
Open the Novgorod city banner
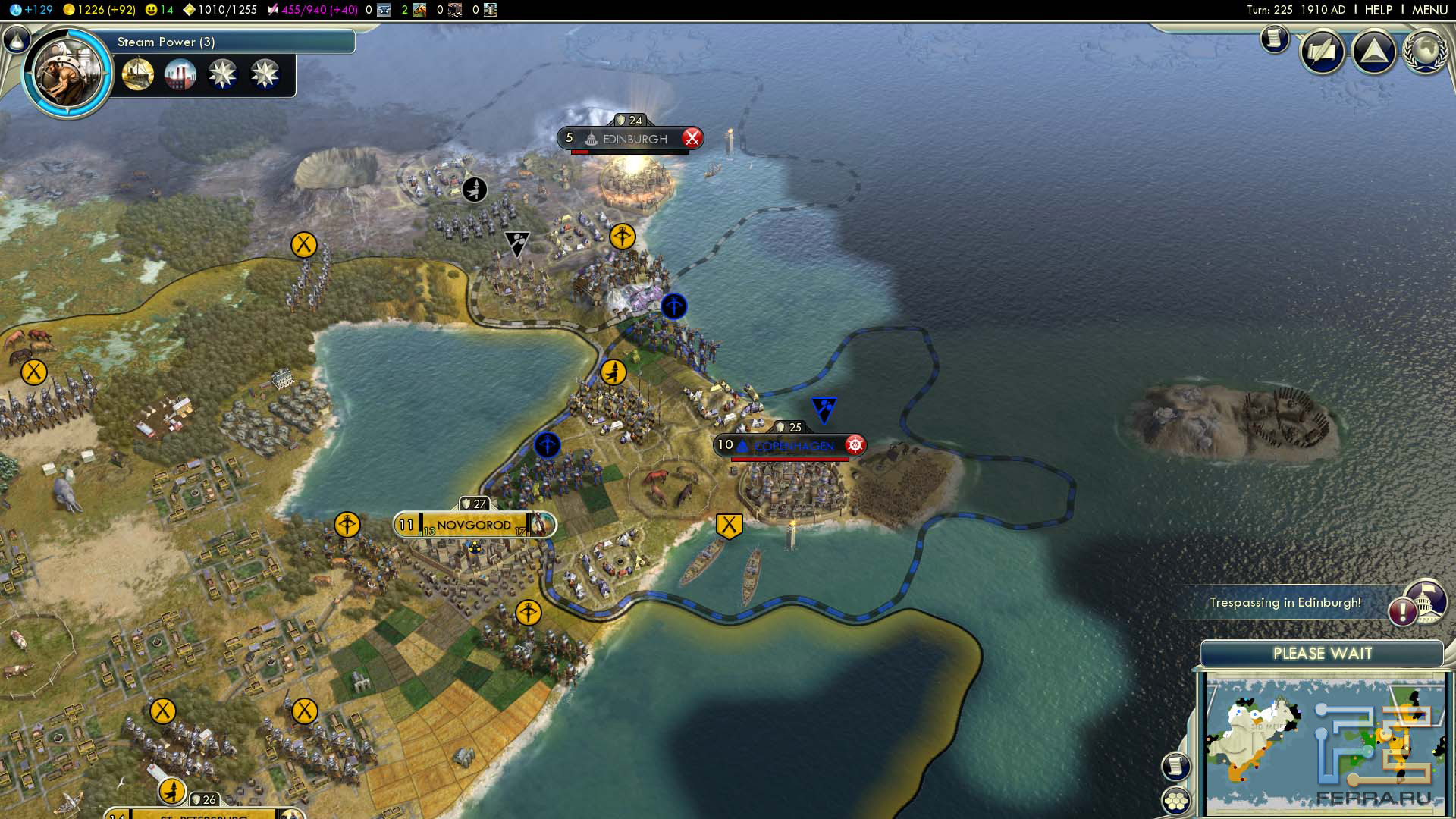point(474,525)
